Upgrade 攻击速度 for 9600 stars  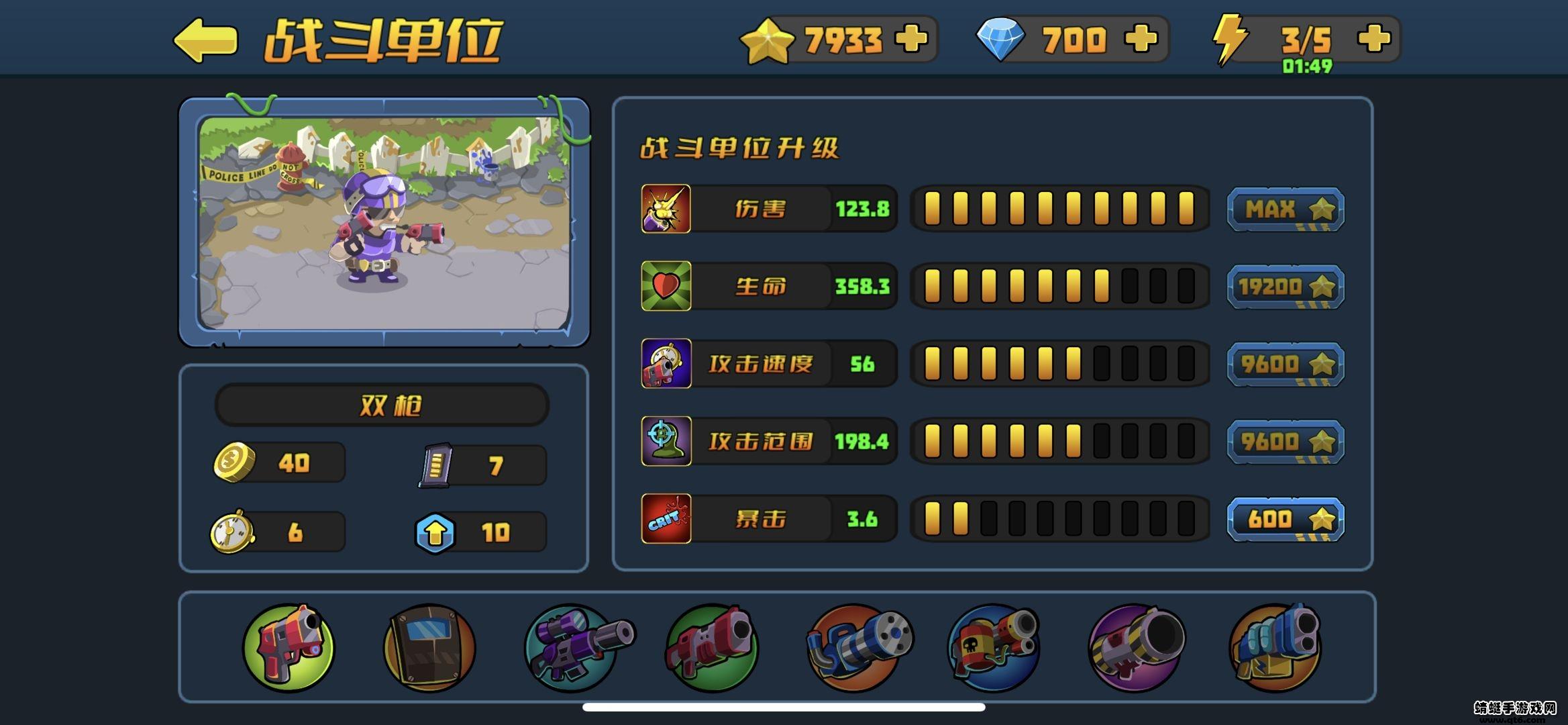1286,363
